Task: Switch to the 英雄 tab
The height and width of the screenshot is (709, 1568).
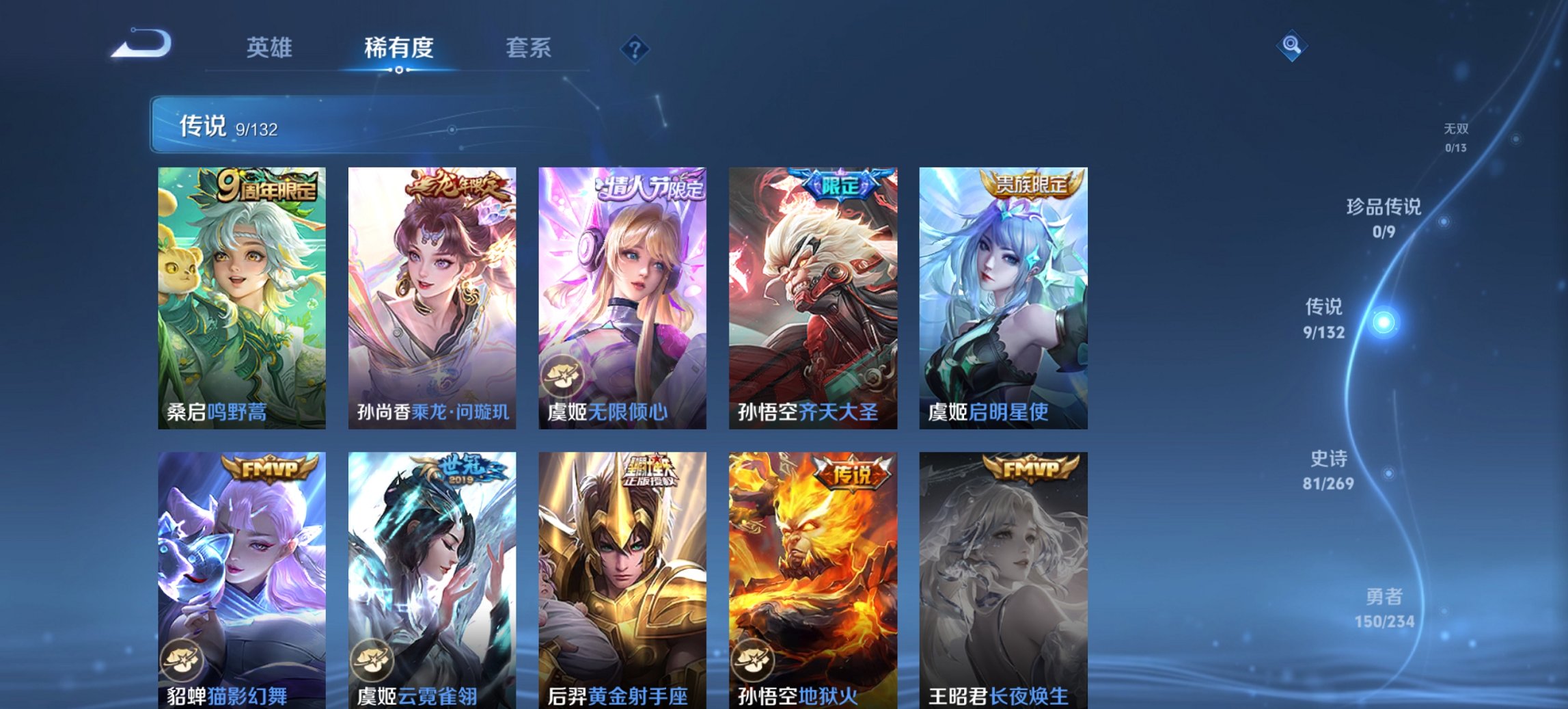Action: 270,48
